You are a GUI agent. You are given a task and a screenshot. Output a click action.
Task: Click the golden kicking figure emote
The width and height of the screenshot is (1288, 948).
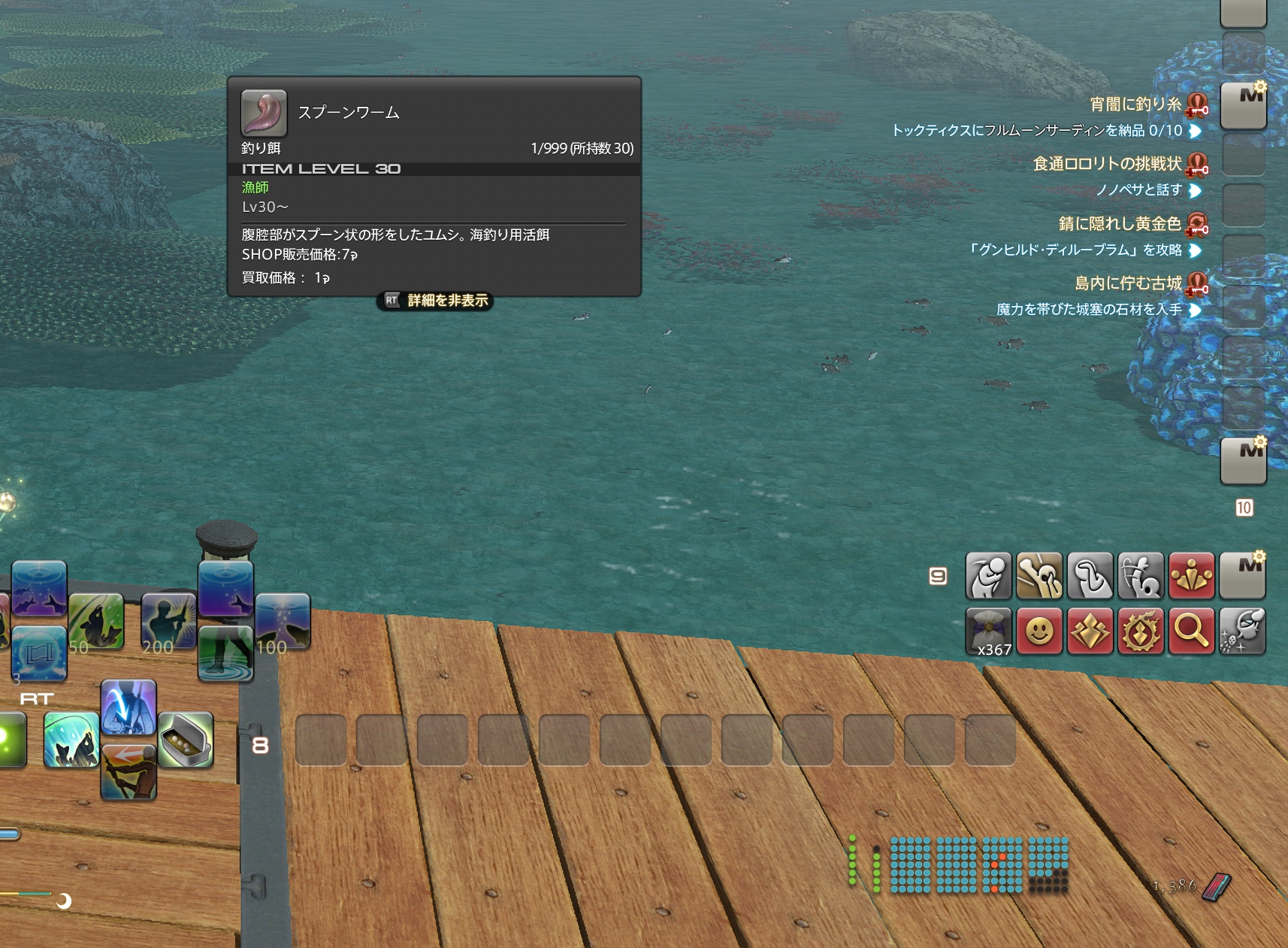(x=1039, y=576)
